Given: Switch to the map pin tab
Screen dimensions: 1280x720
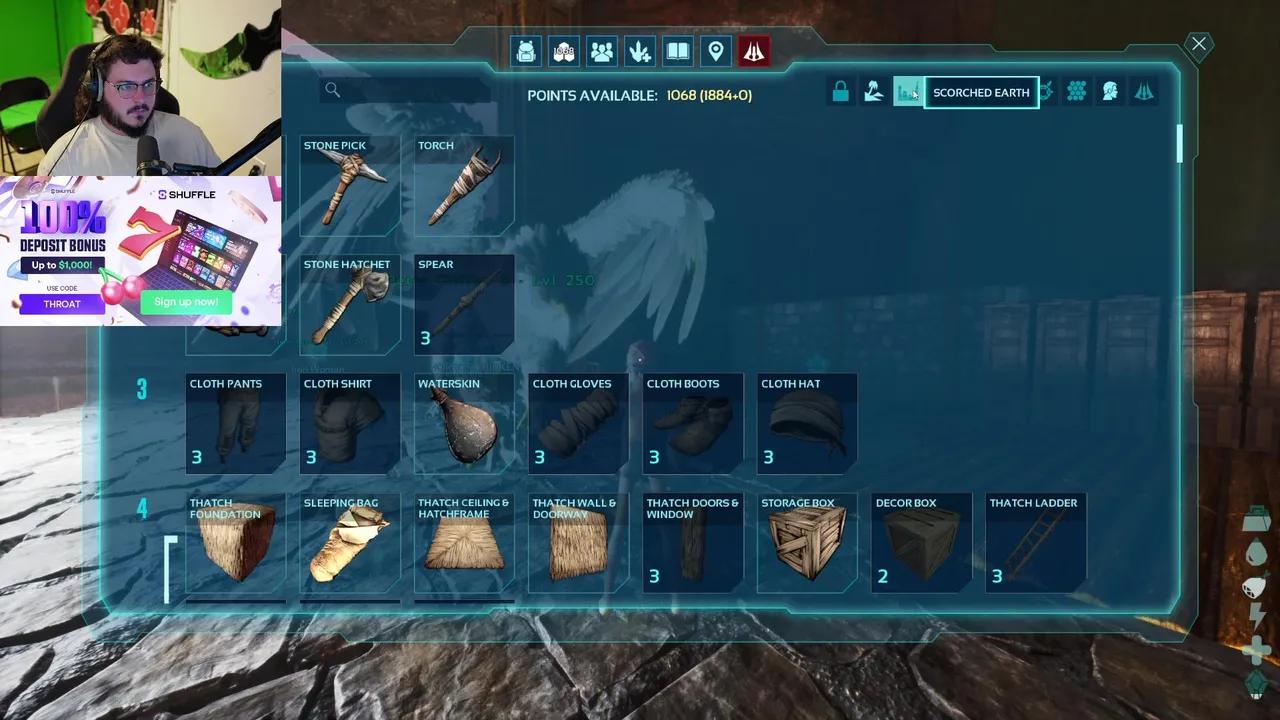Looking at the screenshot, I should (x=716, y=51).
